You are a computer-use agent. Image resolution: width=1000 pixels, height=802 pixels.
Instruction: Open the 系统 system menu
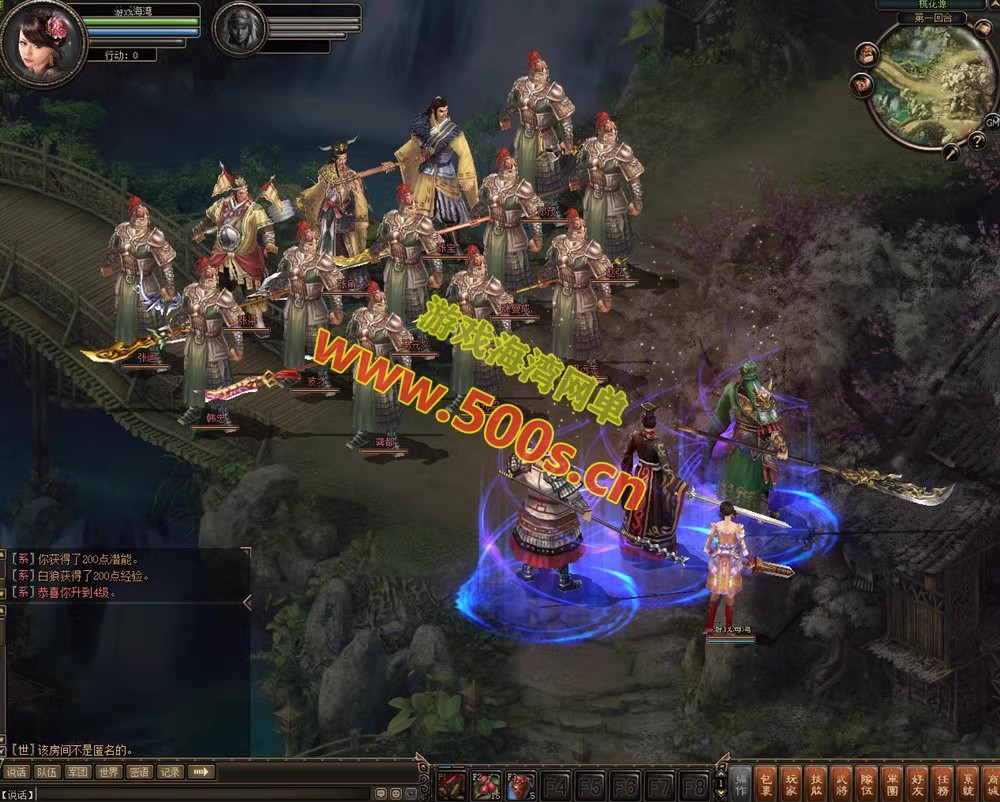tap(967, 782)
